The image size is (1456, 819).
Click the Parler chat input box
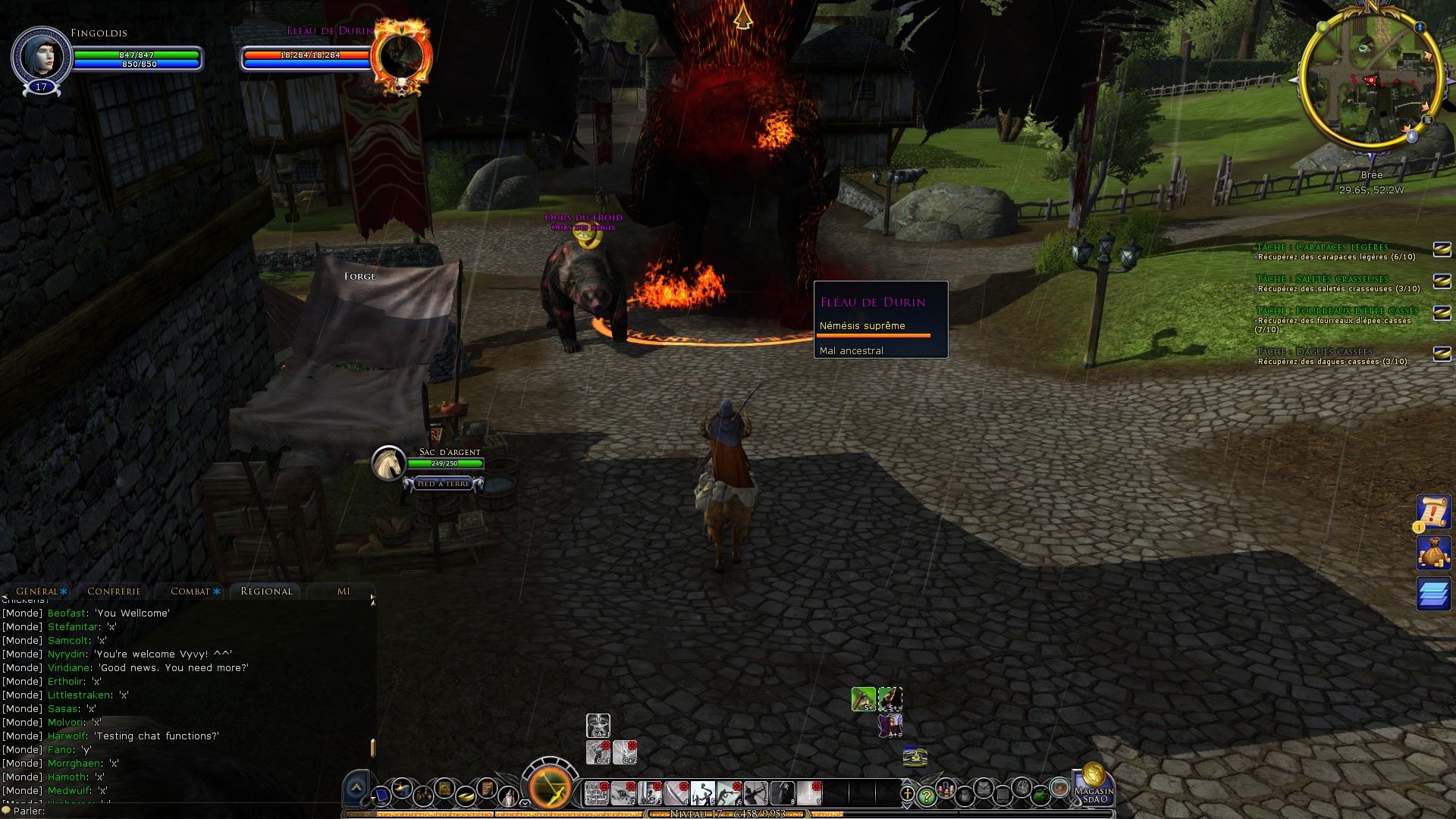[190, 811]
